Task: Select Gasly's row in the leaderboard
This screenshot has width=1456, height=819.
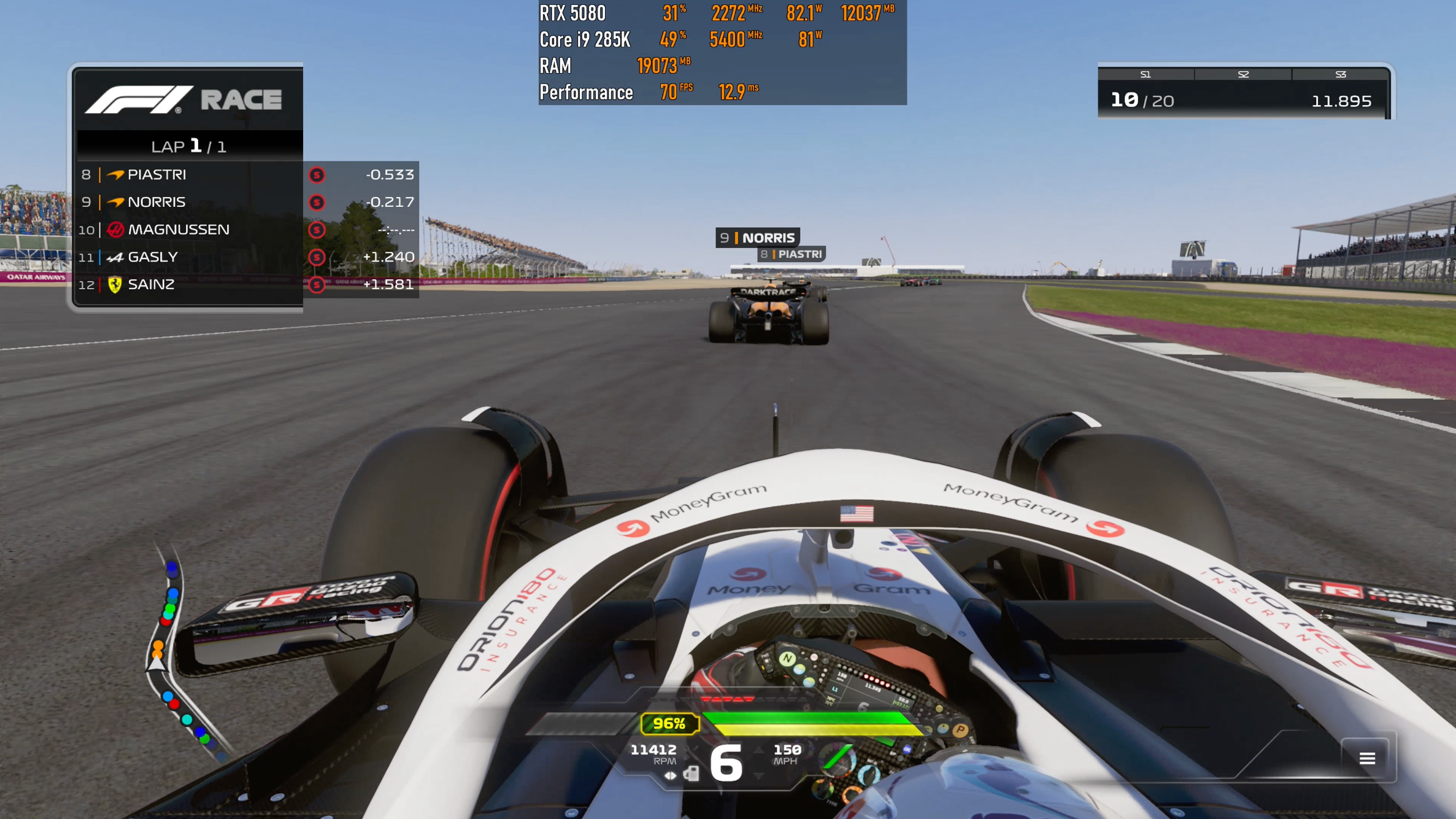Action: [x=245, y=257]
